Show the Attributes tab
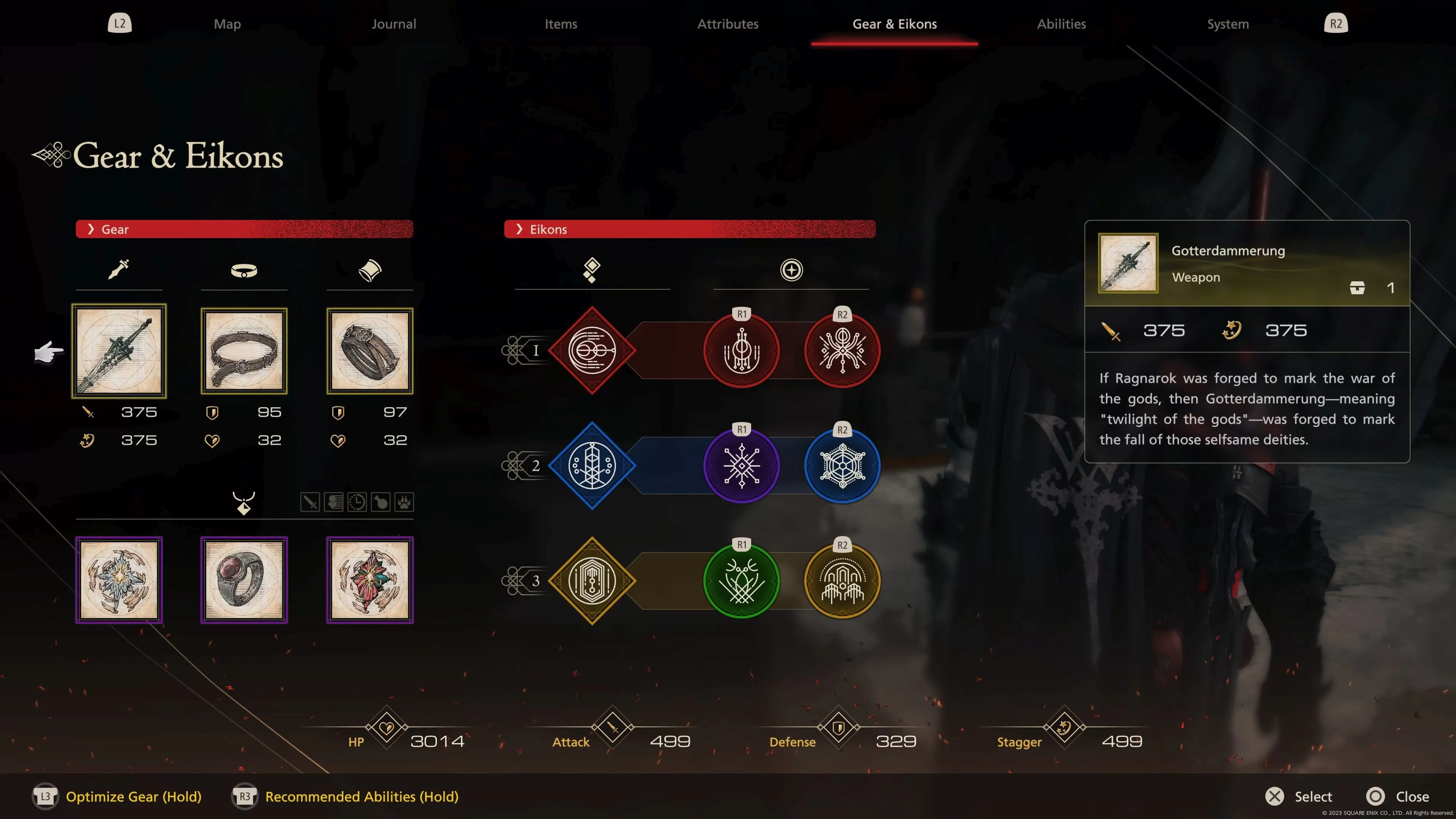Viewport: 1456px width, 819px height. click(x=728, y=24)
